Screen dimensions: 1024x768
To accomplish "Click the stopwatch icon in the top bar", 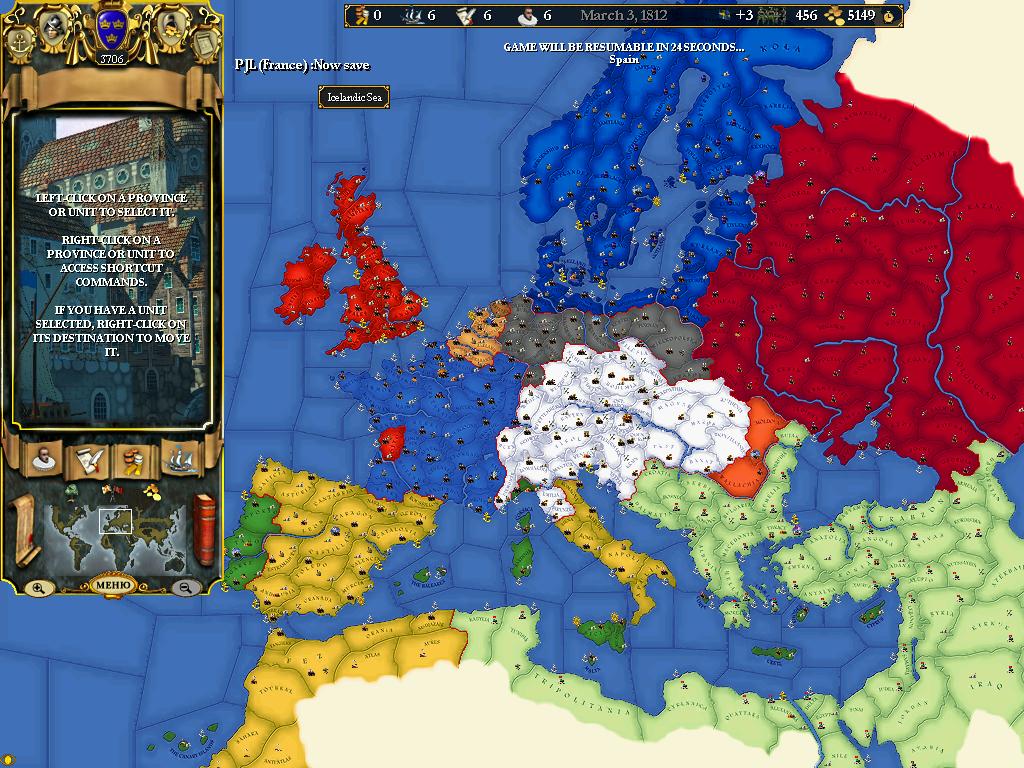I will pos(890,16).
